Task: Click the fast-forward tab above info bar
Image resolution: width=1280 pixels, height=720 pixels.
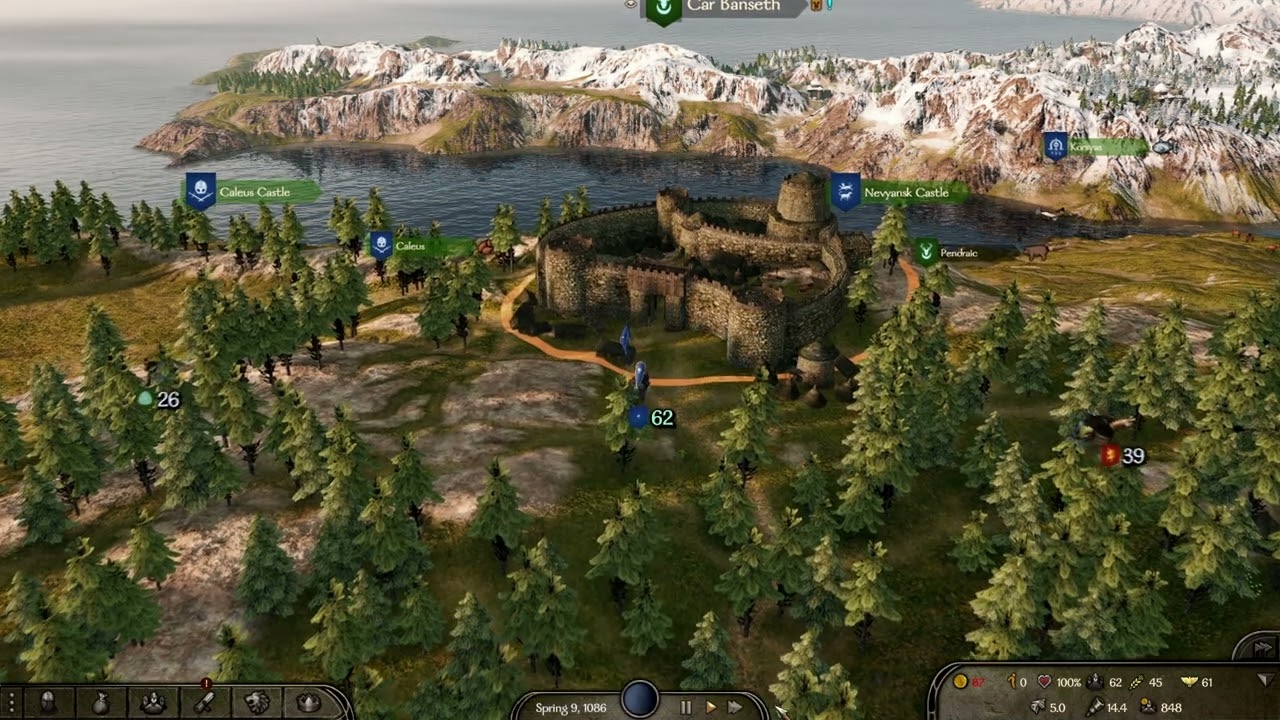Action: click(x=1262, y=648)
